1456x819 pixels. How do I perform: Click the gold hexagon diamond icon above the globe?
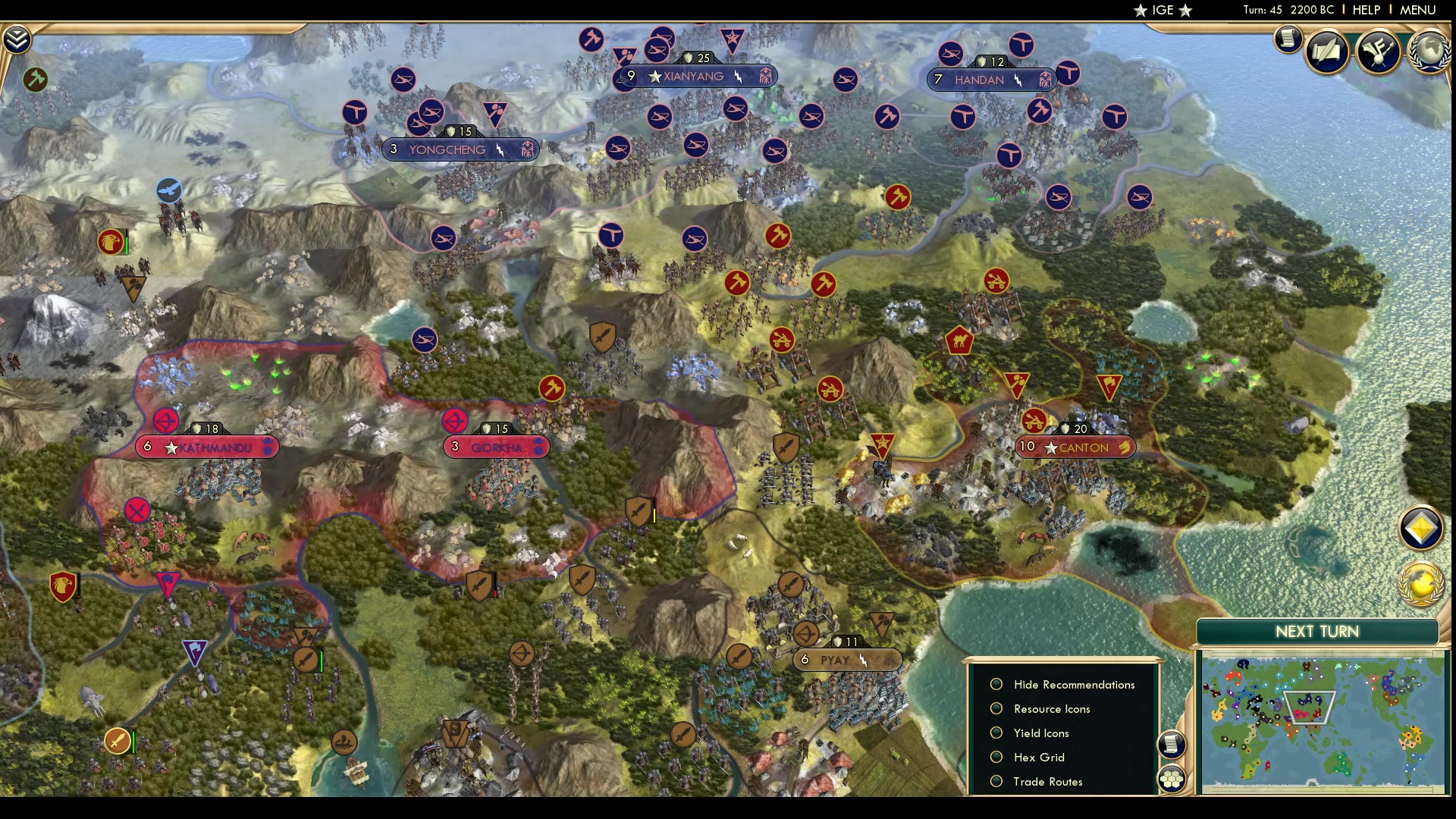pos(1423,529)
